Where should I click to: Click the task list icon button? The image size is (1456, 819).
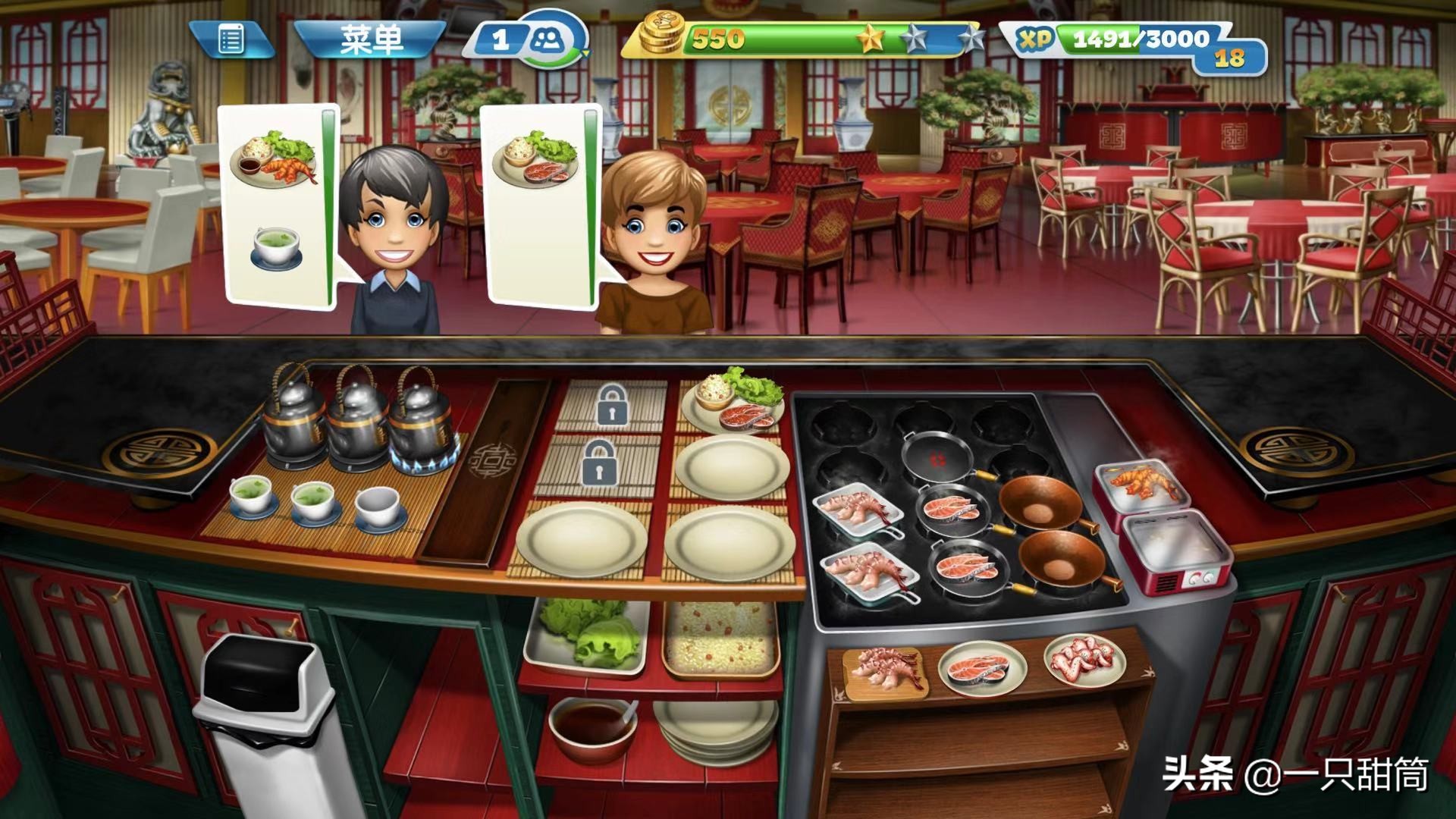pos(231,39)
